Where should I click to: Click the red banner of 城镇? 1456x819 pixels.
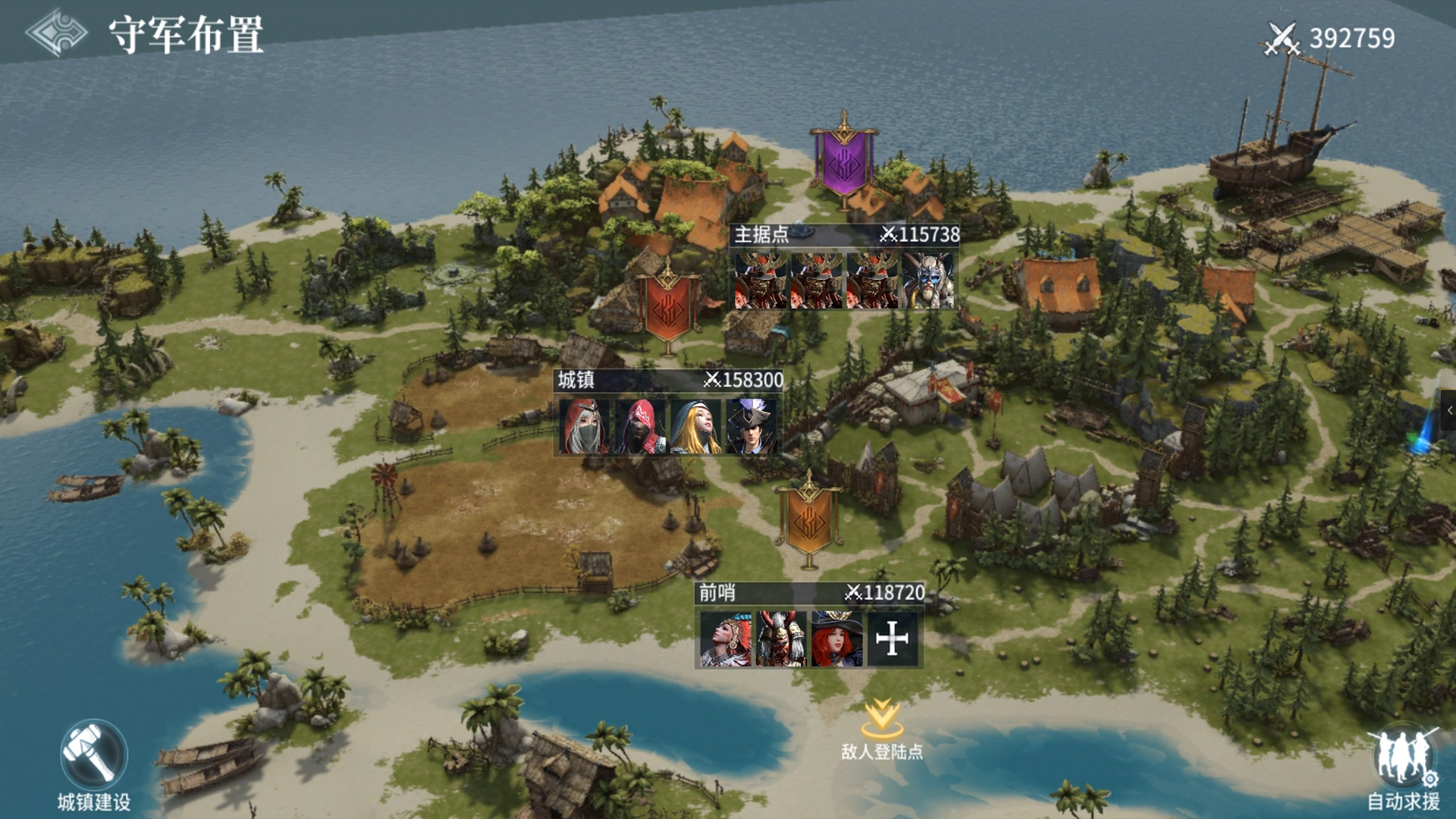pos(667,306)
